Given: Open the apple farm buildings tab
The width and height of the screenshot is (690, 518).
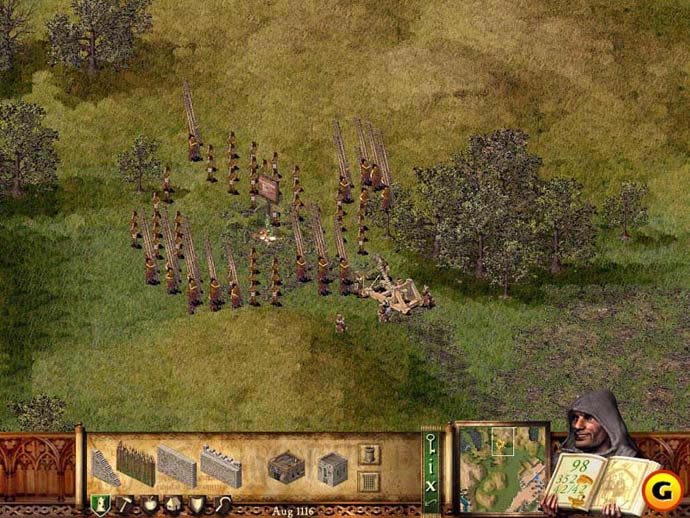Looking at the screenshot, I should pos(149,503).
